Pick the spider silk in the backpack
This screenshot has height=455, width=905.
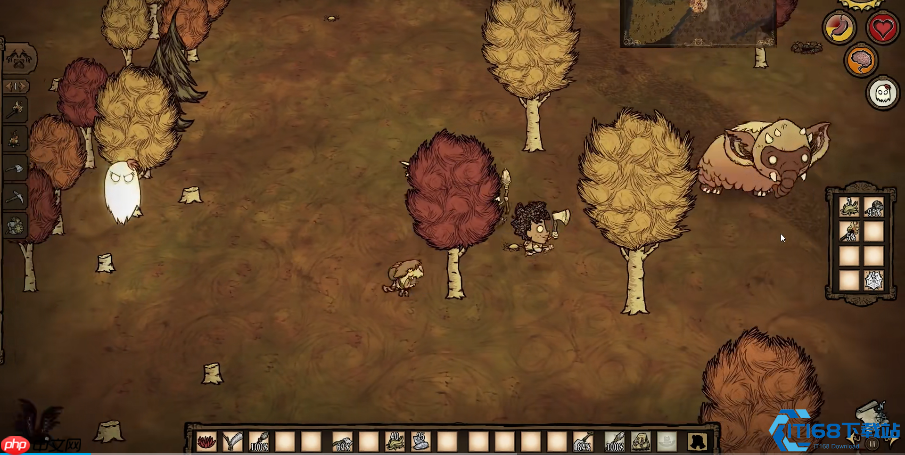tap(873, 281)
